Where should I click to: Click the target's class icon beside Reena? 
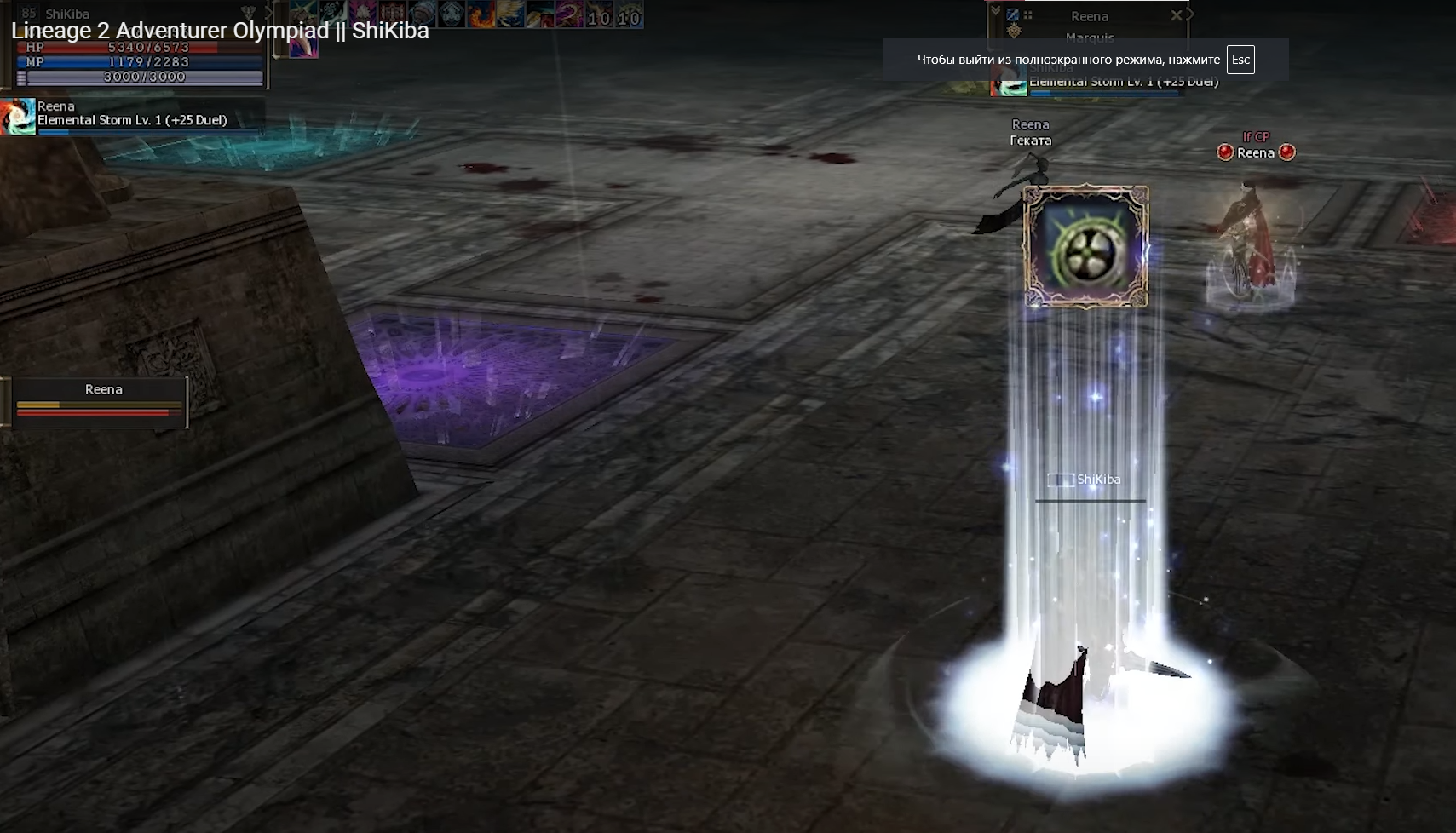click(x=1012, y=15)
